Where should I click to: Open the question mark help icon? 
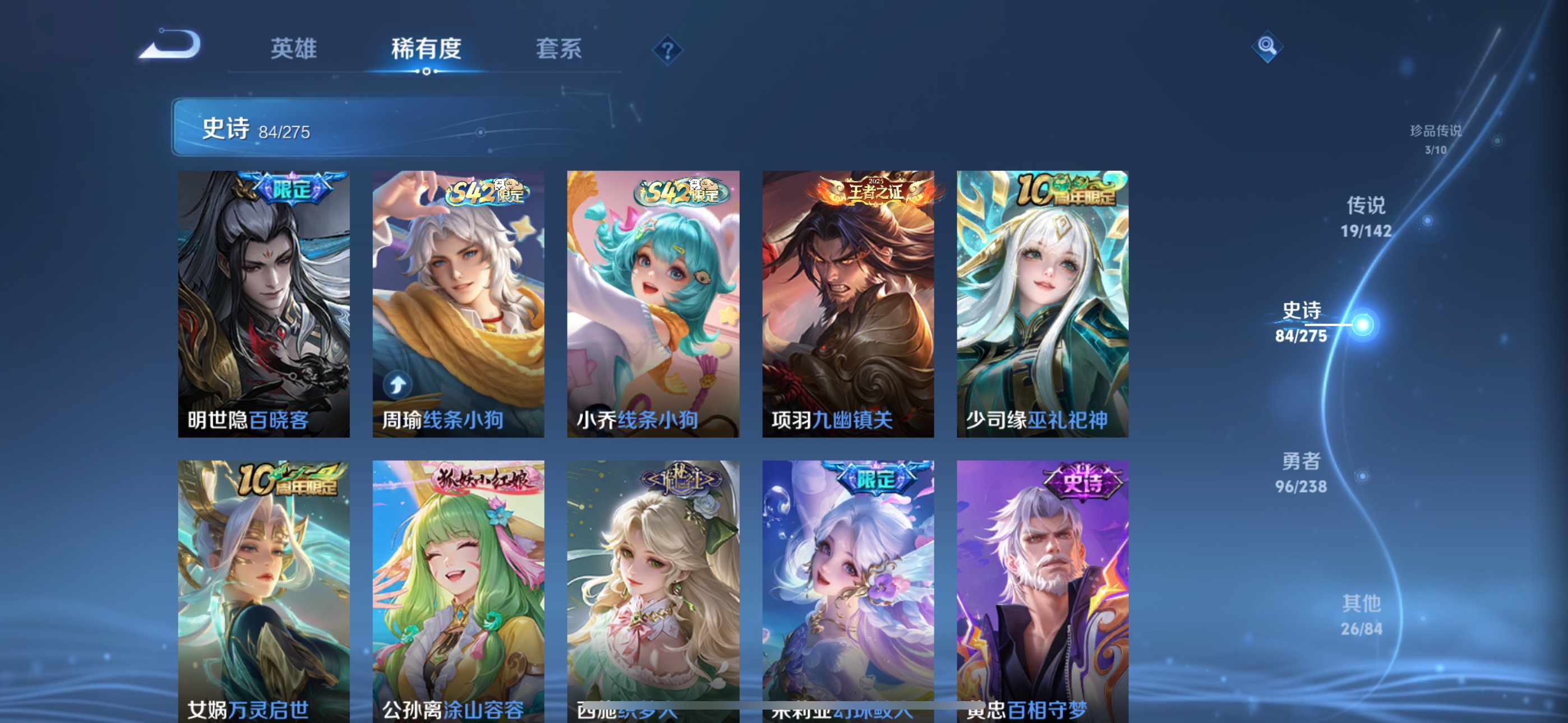point(667,50)
